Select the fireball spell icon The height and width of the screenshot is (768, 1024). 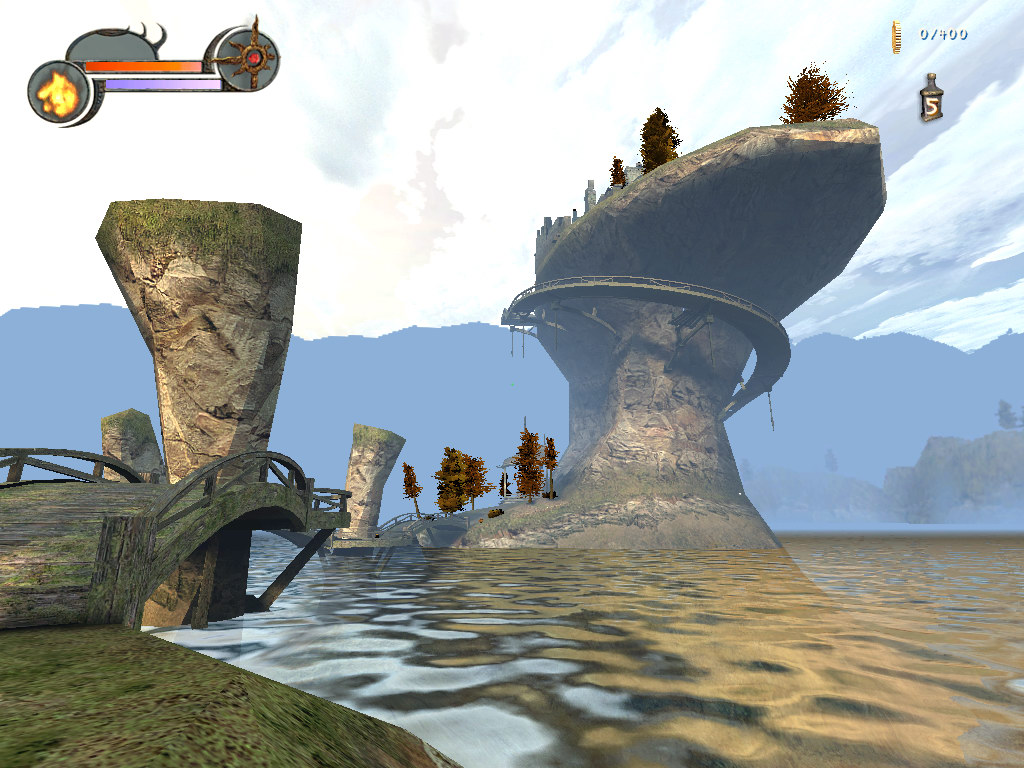pos(59,92)
